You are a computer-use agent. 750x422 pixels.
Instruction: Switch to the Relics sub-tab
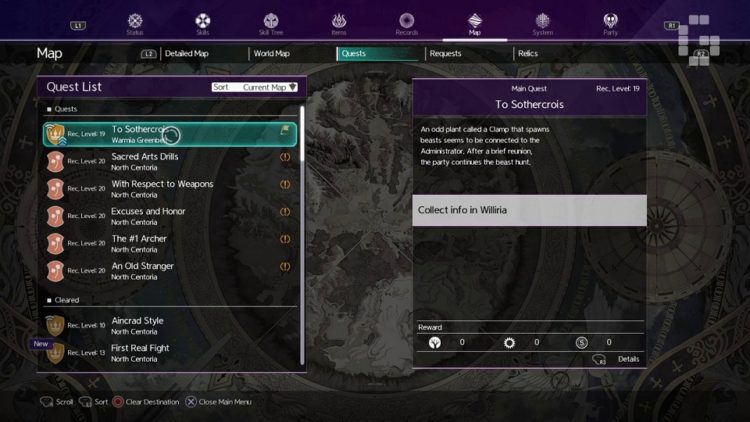click(528, 53)
